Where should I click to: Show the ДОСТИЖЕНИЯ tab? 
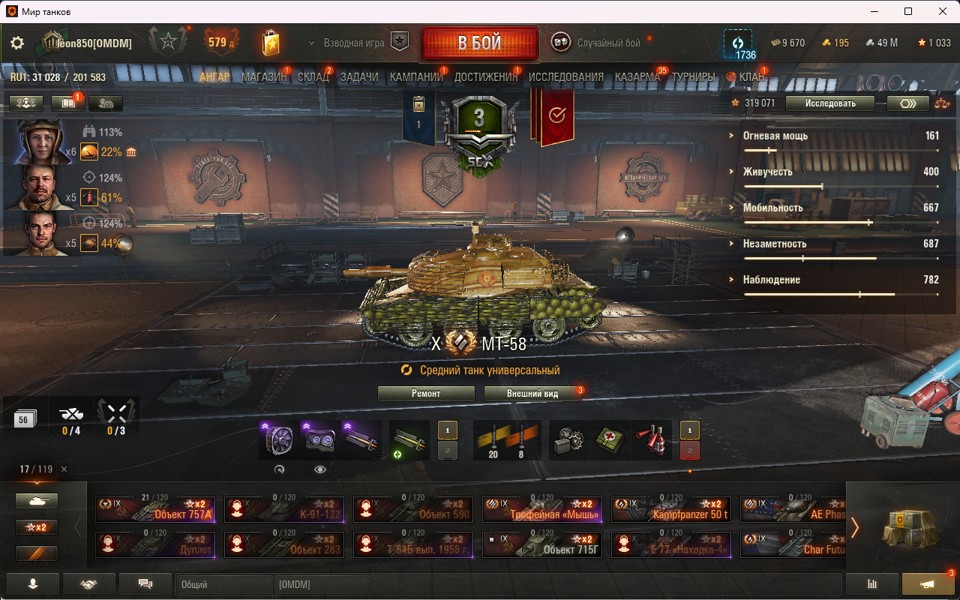[x=486, y=77]
